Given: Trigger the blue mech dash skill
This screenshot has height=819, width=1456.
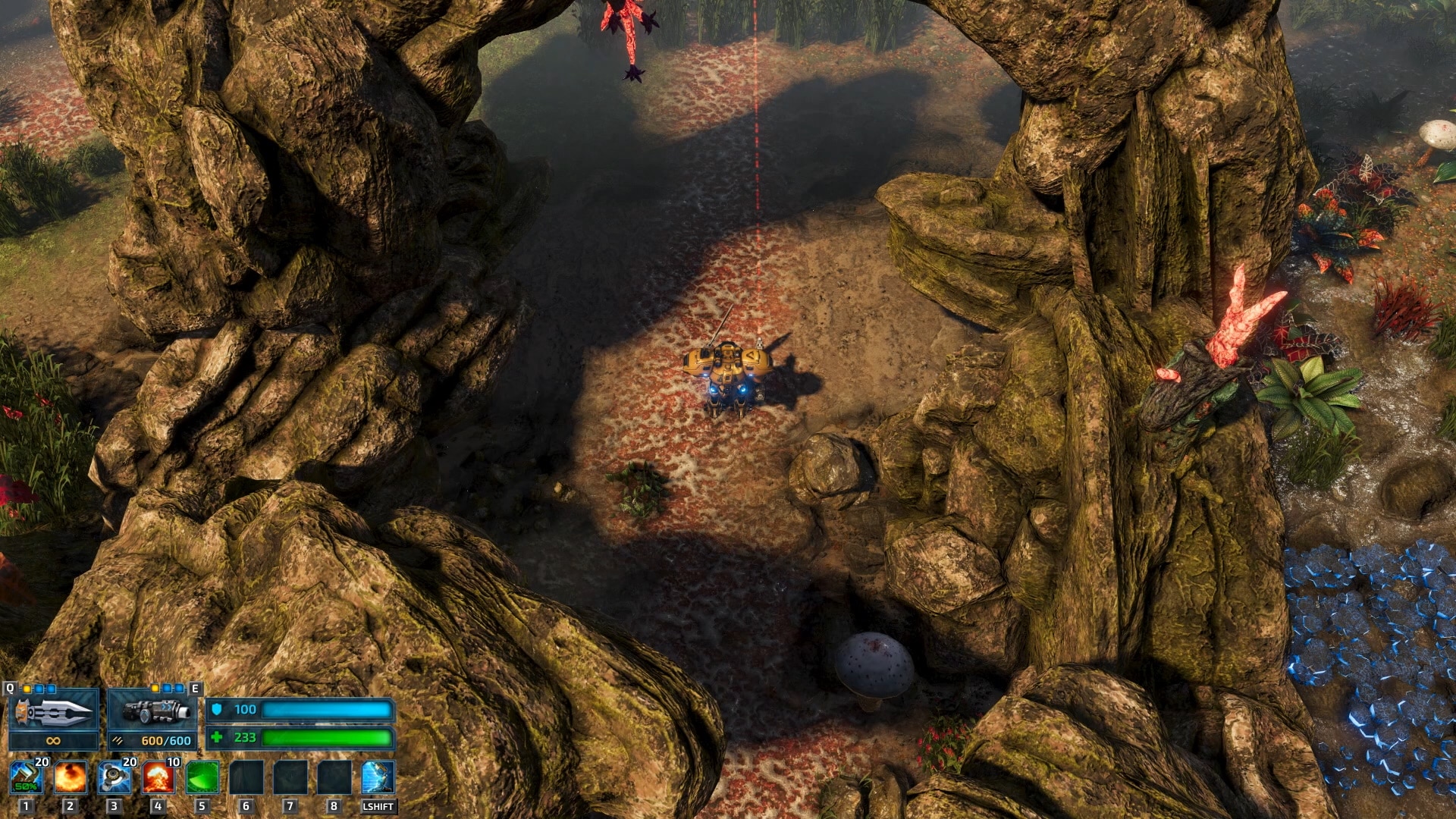Looking at the screenshot, I should point(378,777).
